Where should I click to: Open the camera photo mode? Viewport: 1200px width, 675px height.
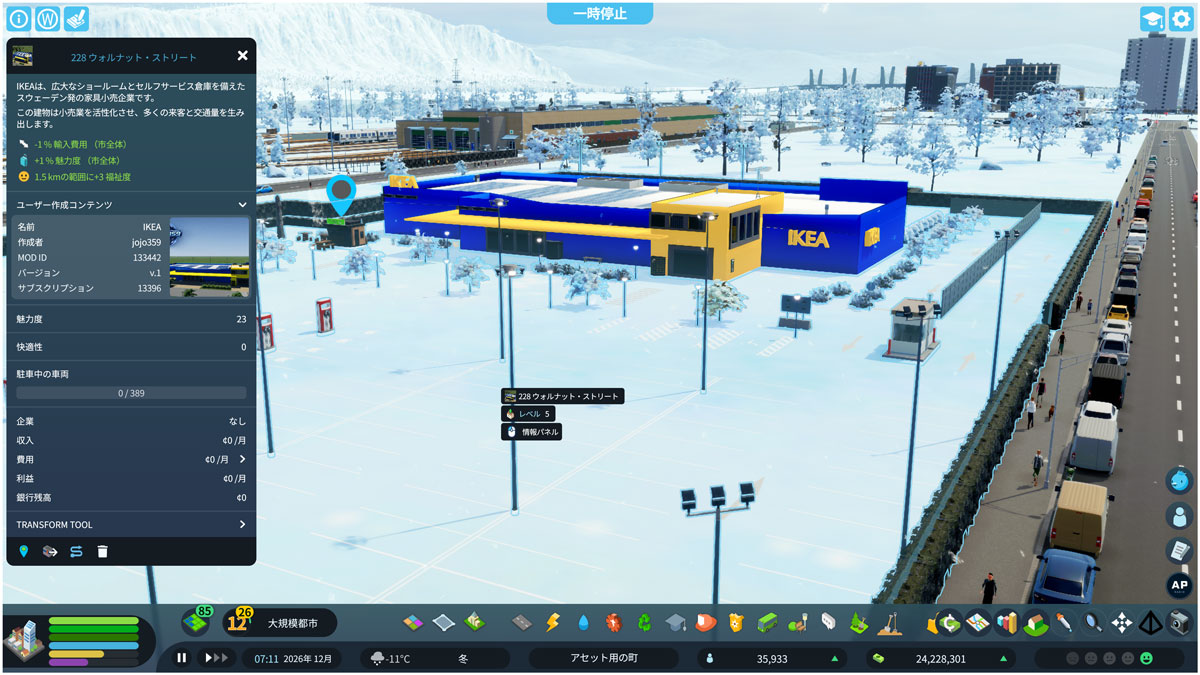pyautogui.click(x=1180, y=622)
